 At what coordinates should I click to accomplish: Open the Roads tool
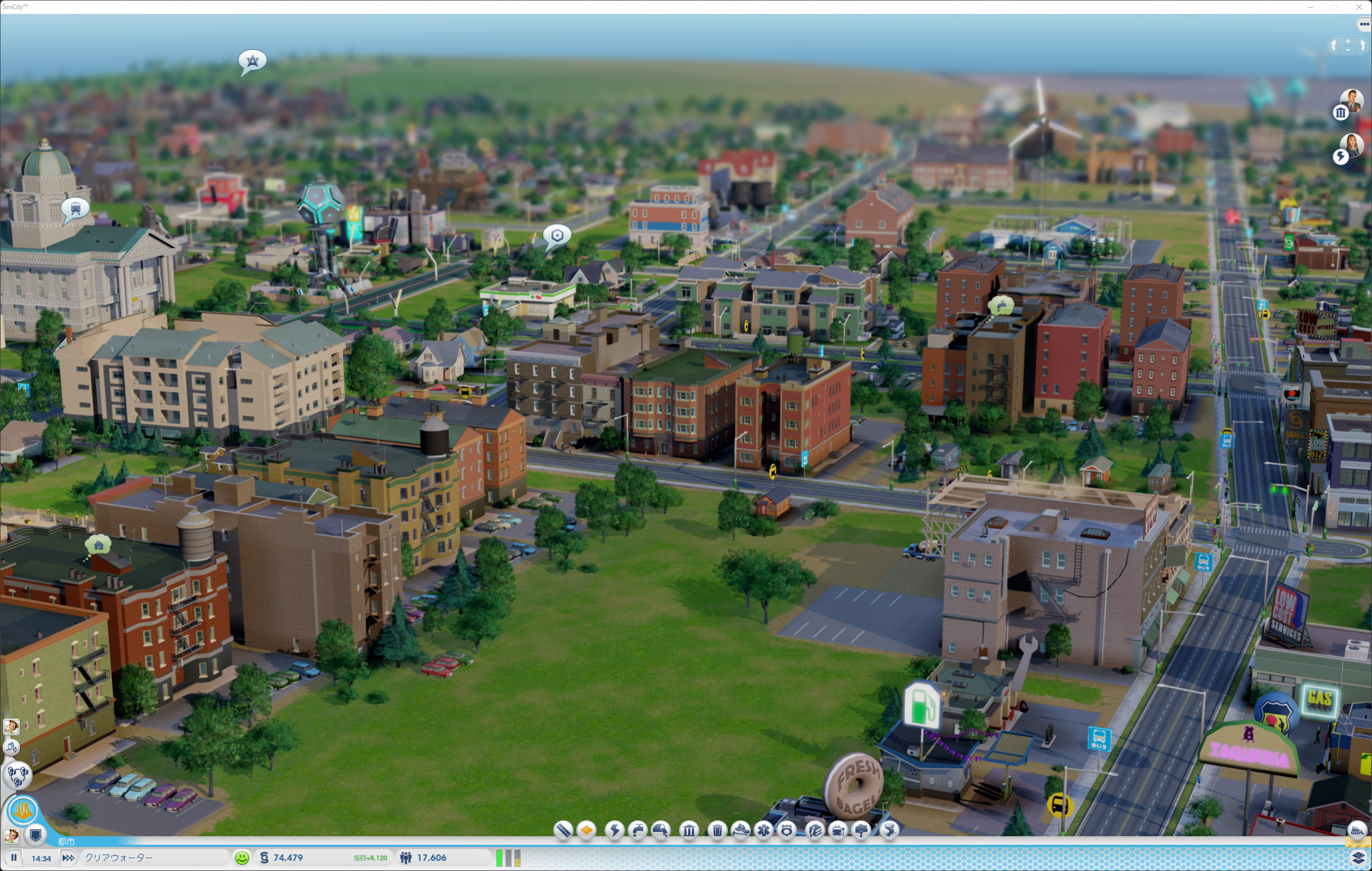tap(562, 830)
